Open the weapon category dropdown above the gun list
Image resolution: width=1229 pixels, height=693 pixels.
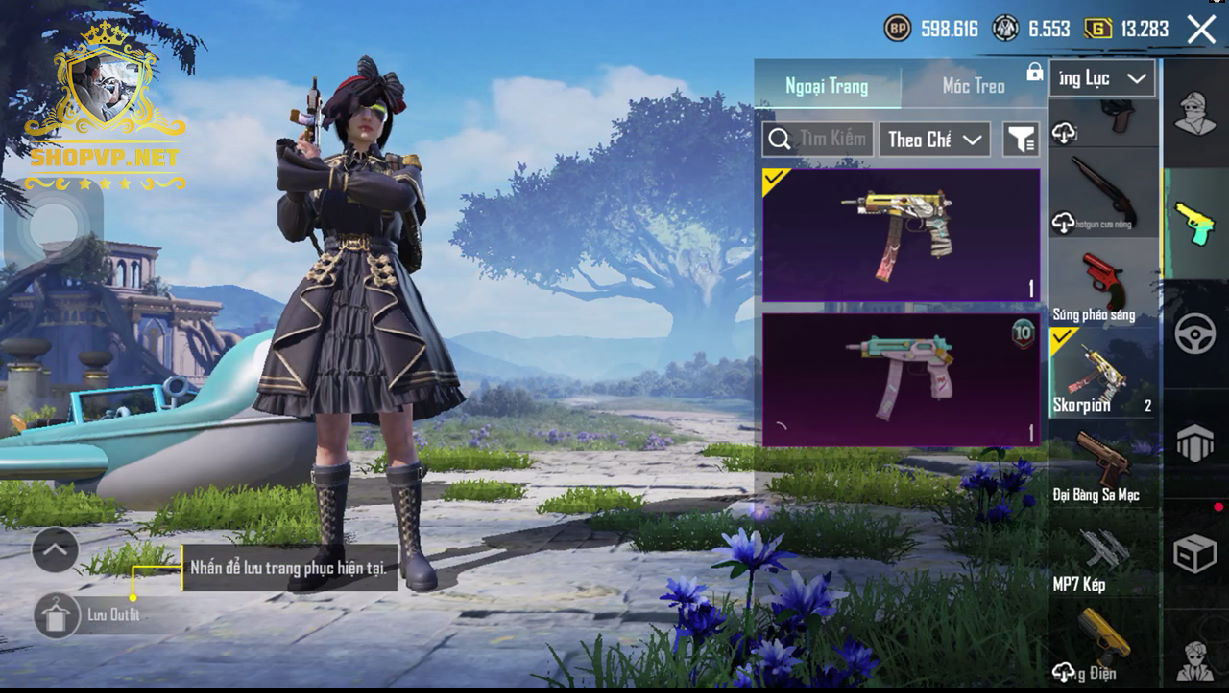point(1102,78)
